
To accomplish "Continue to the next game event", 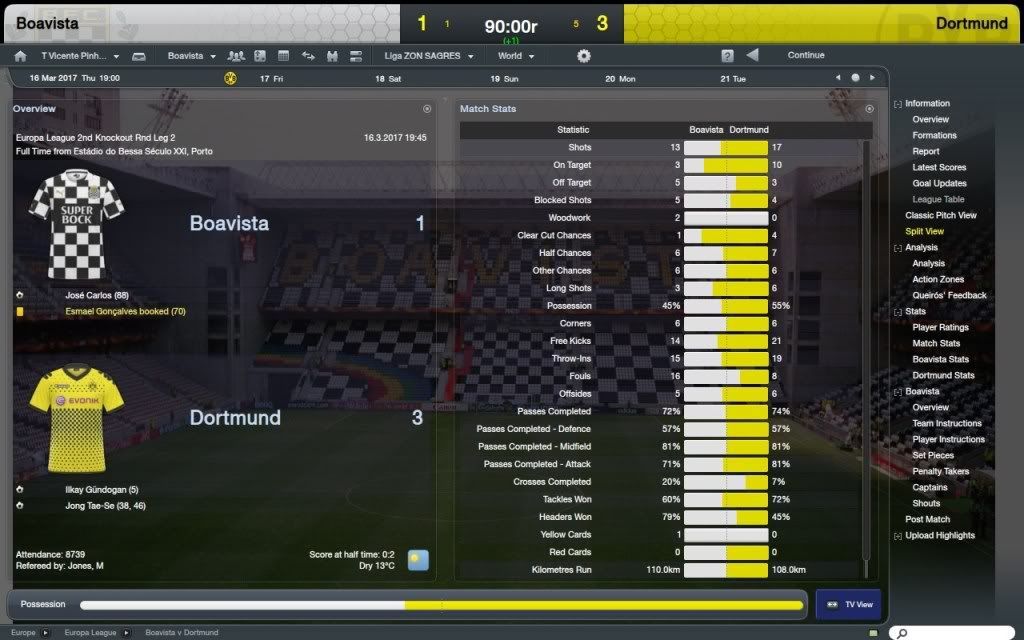I will click(805, 56).
